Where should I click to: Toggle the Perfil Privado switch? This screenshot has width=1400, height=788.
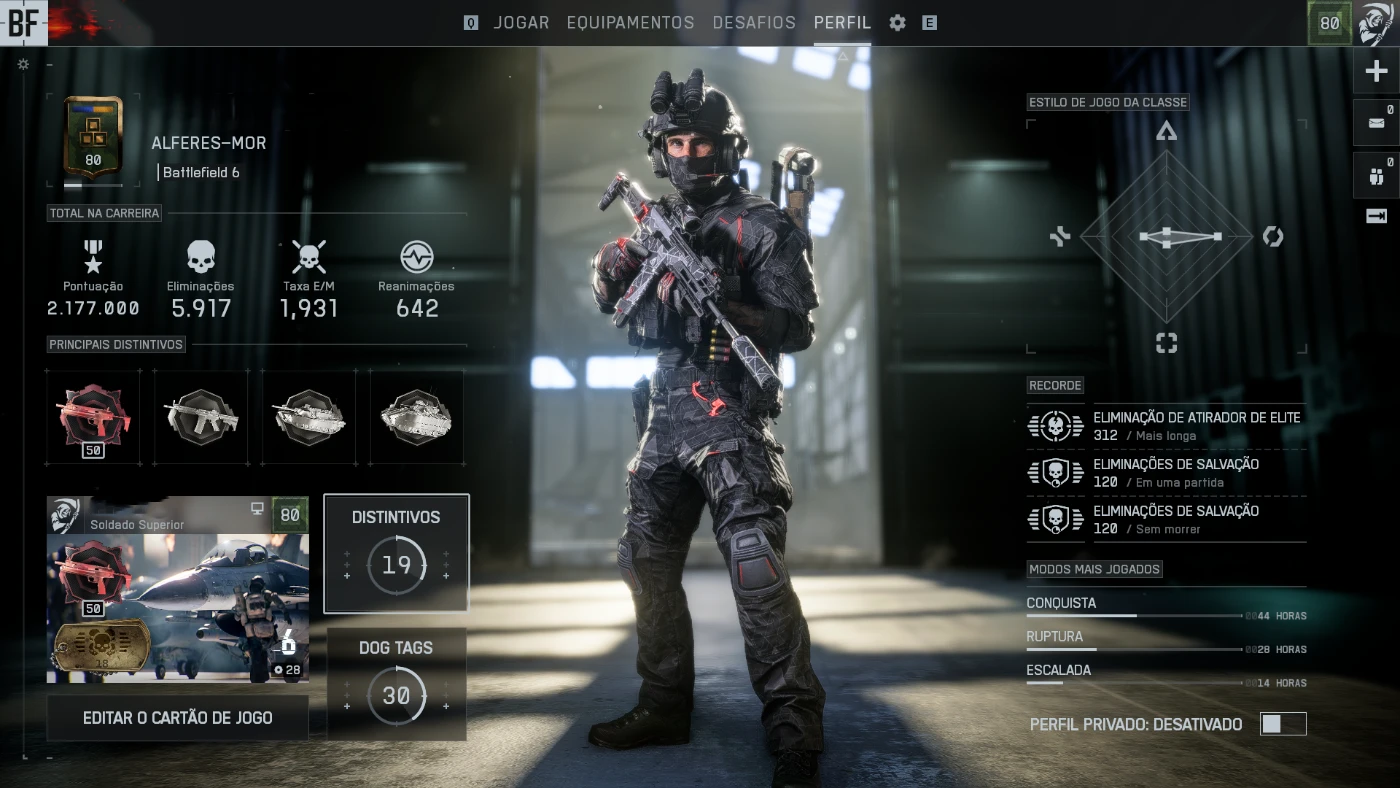pyautogui.click(x=1283, y=724)
